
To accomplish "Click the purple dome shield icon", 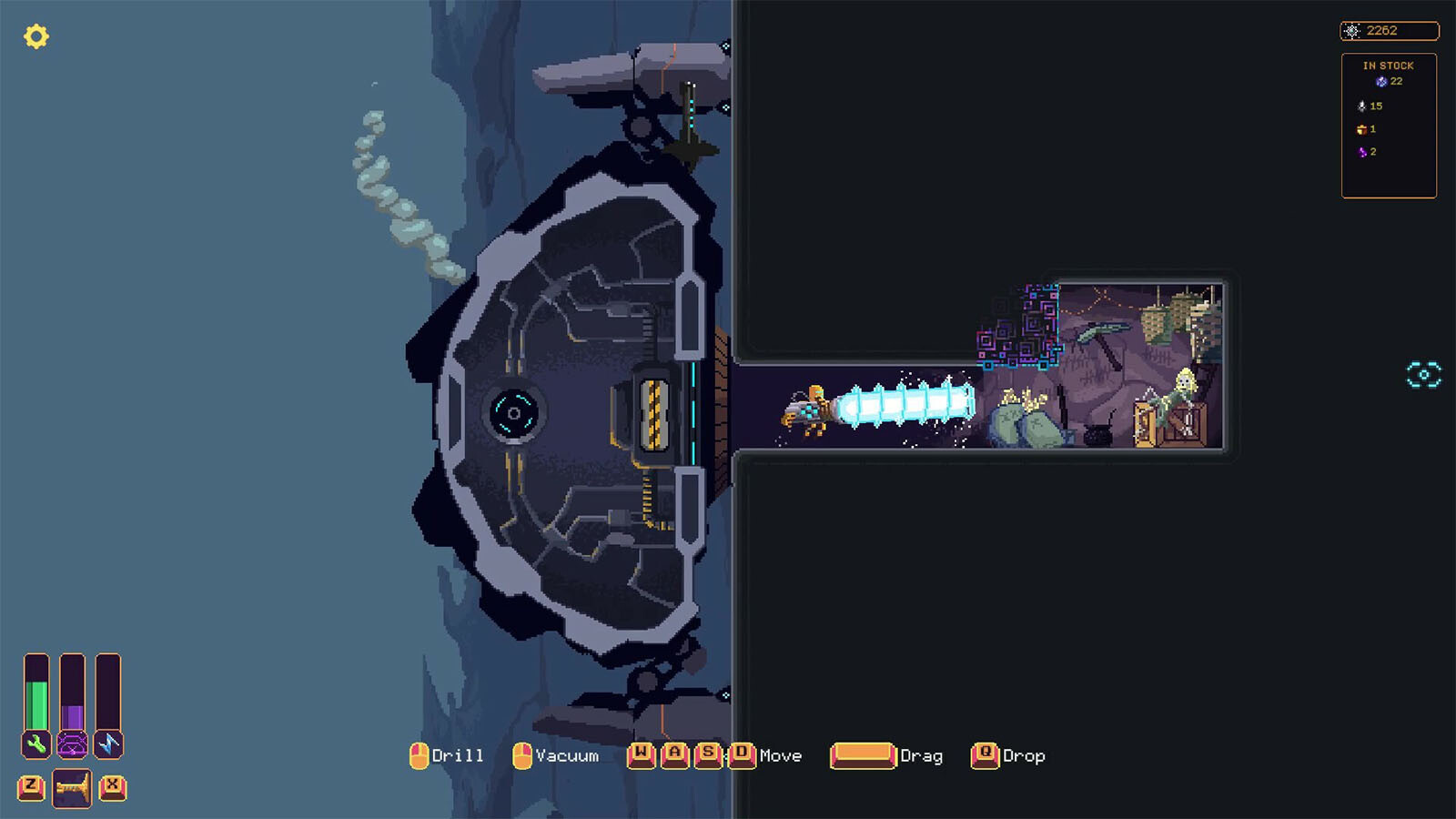I will point(73,744).
